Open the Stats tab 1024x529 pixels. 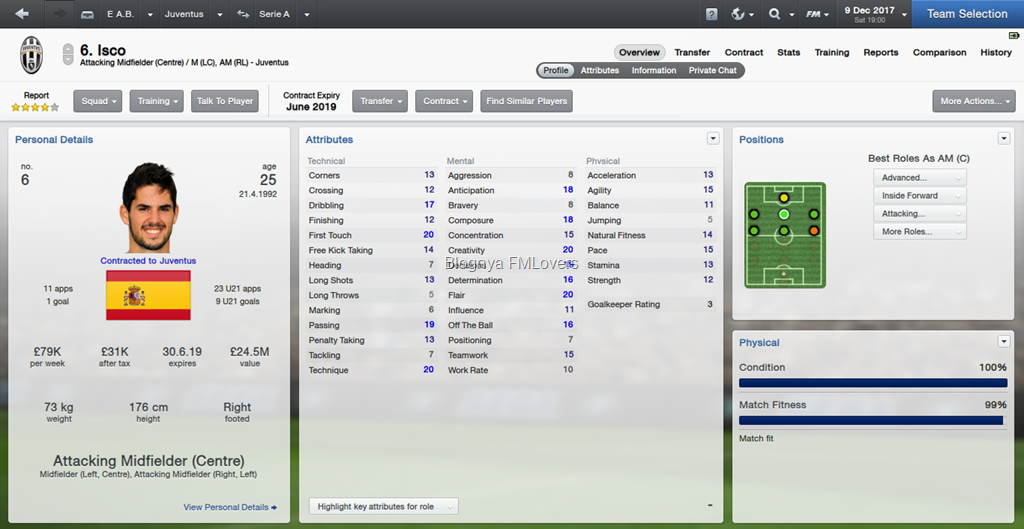click(x=789, y=52)
